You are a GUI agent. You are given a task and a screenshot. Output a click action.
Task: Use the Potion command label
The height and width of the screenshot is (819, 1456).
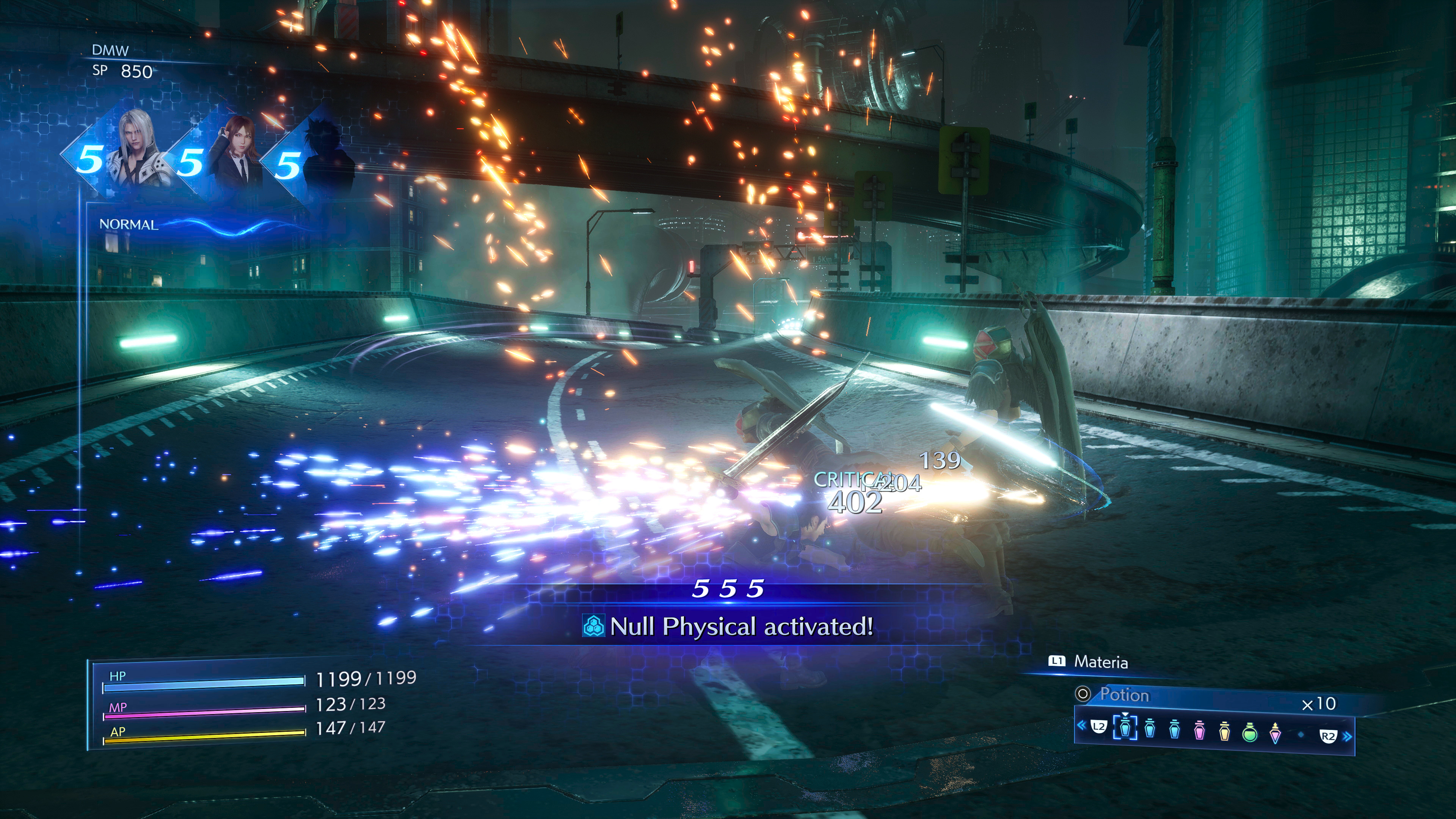(1123, 695)
